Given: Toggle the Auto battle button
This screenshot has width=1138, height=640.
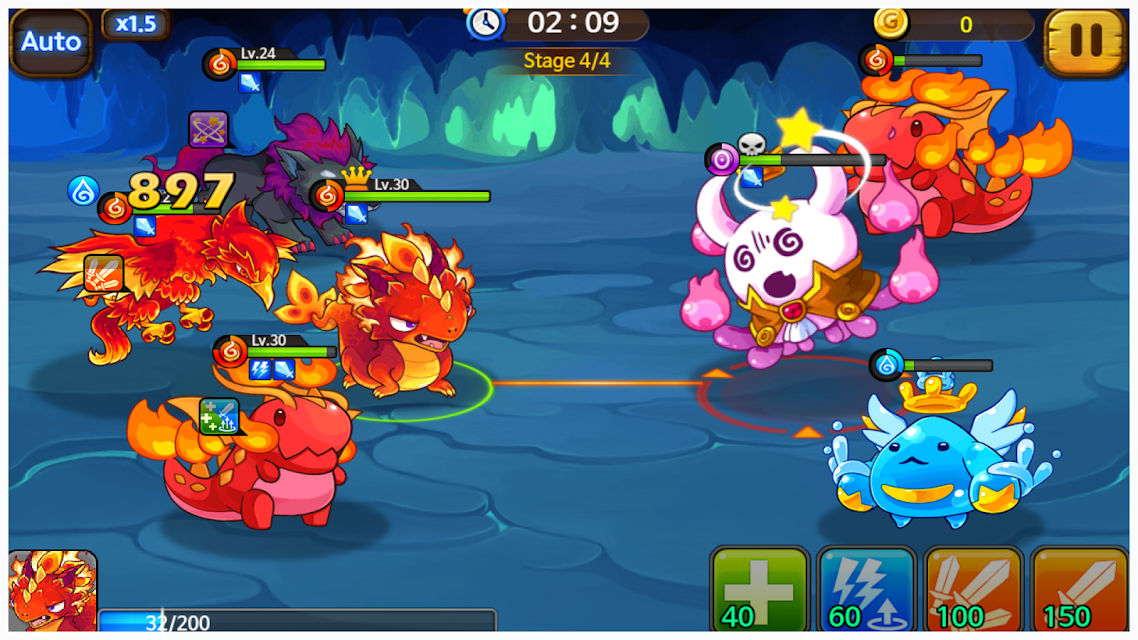Looking at the screenshot, I should [x=51, y=42].
